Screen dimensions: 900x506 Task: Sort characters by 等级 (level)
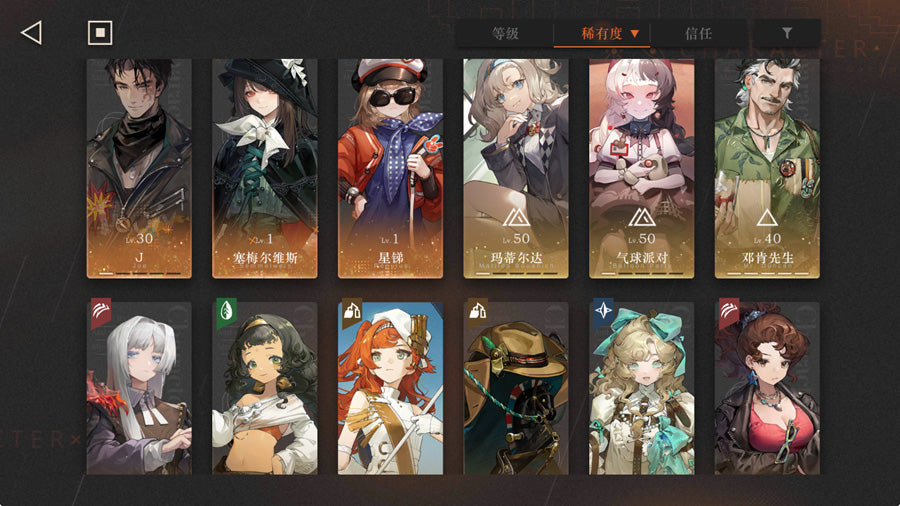pos(505,33)
